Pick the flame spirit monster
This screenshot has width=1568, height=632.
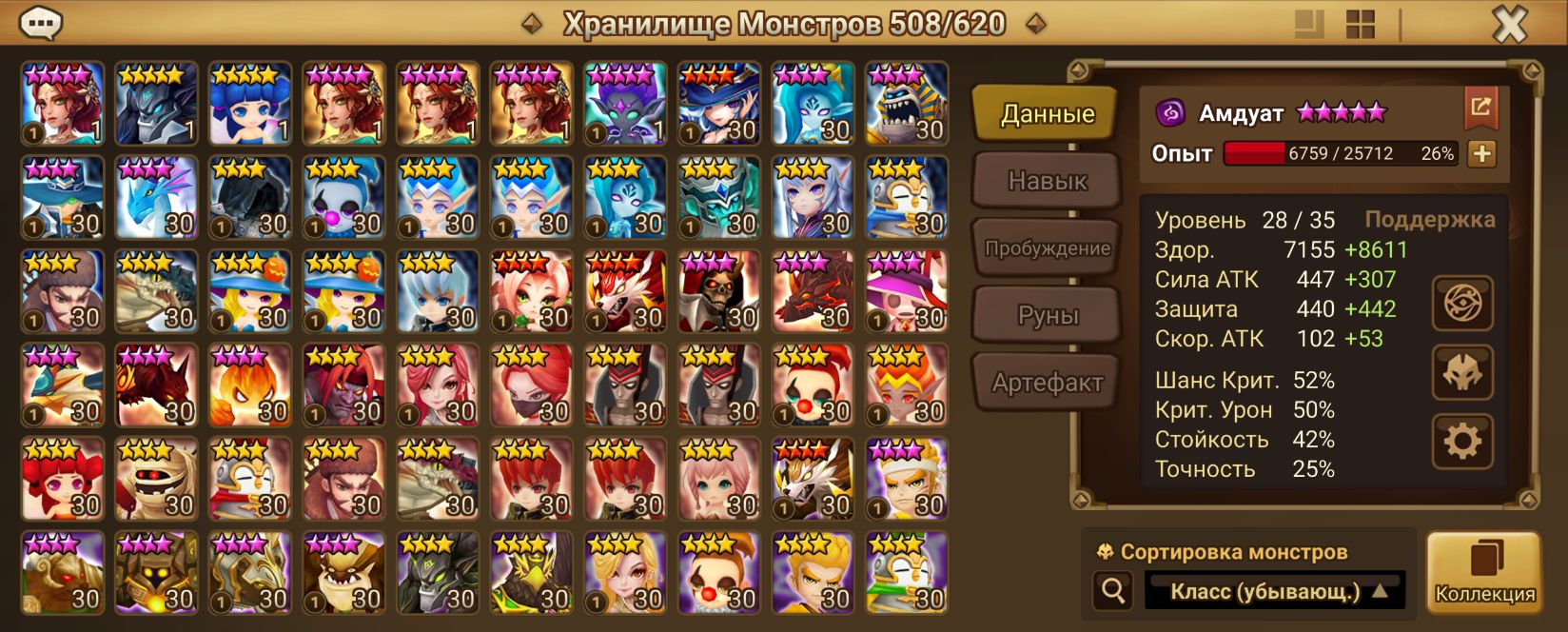pyautogui.click(x=249, y=385)
